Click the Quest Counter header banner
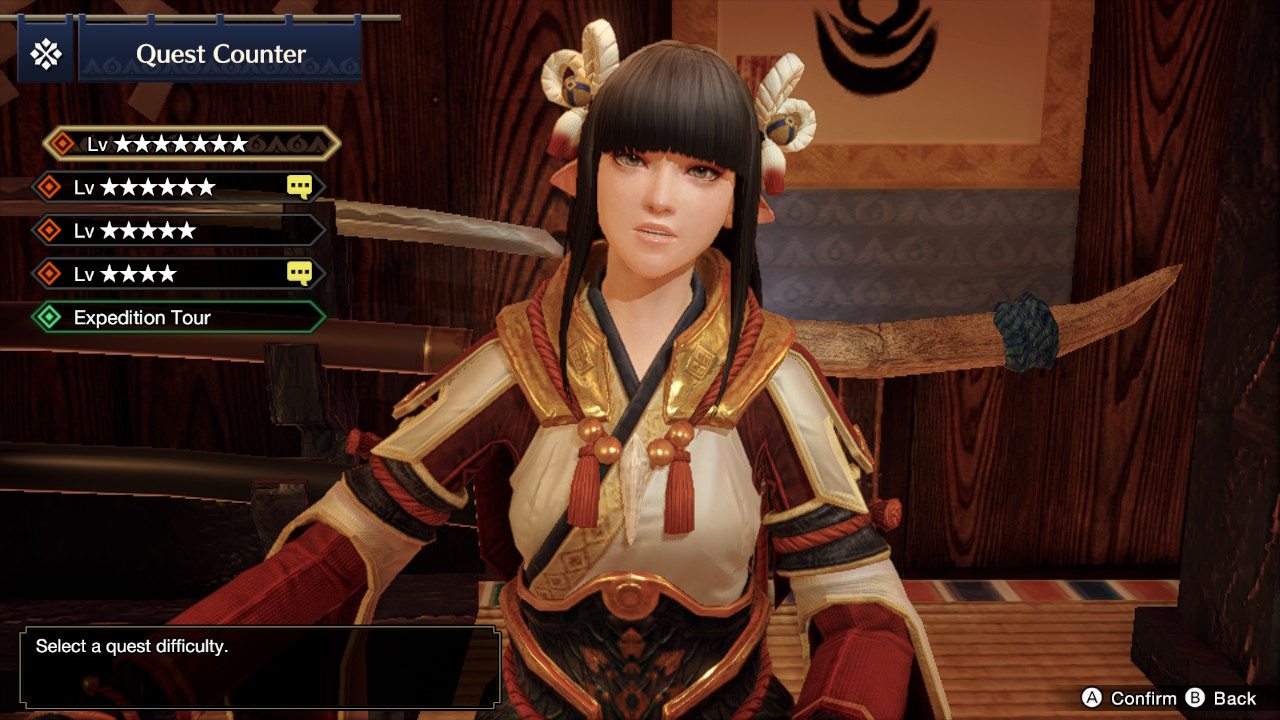Screen dimensions: 1280x720 point(218,55)
